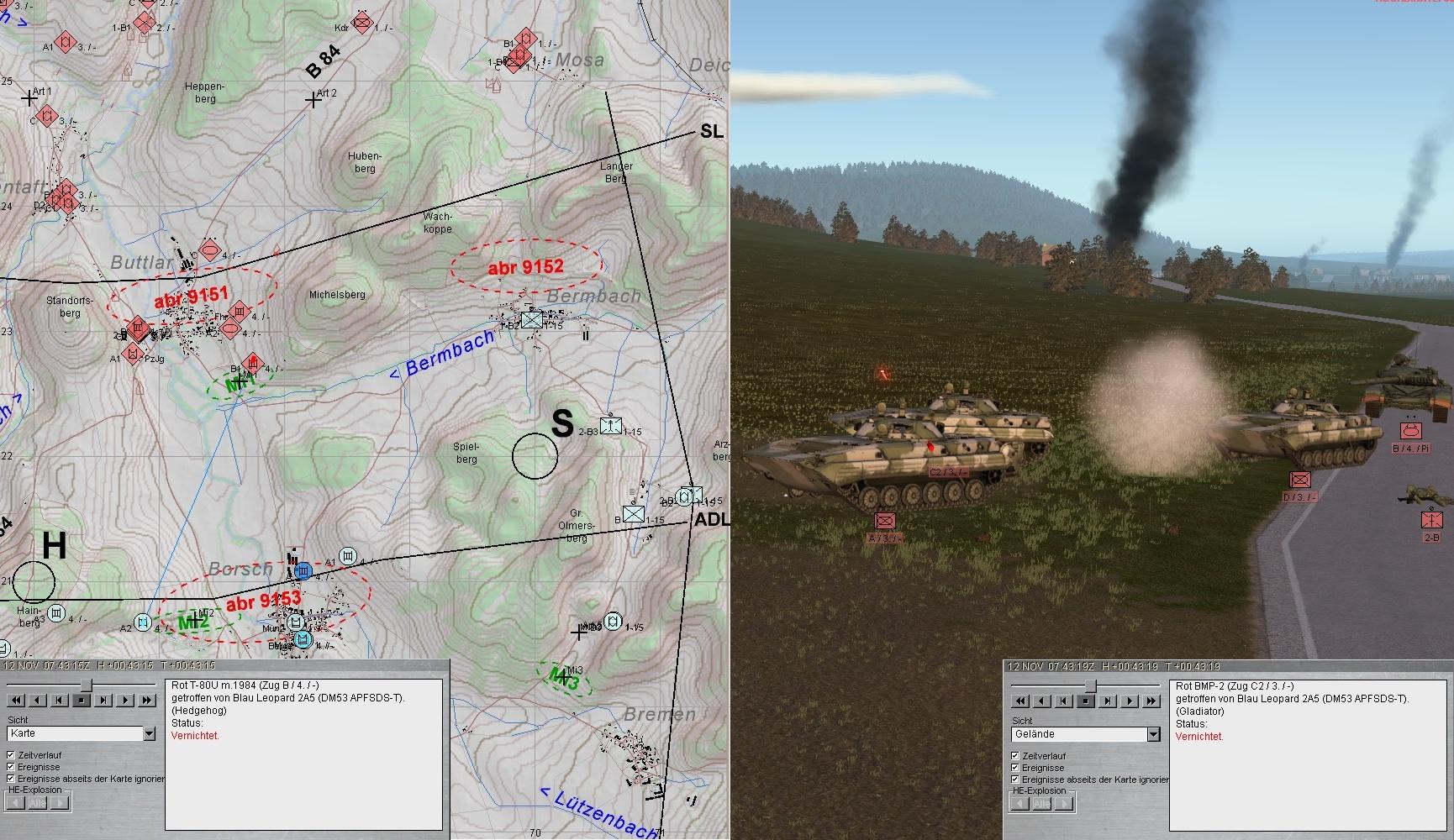Click the timeline slider handle in Karte panel
This screenshot has height=840, width=1454.
(85, 685)
